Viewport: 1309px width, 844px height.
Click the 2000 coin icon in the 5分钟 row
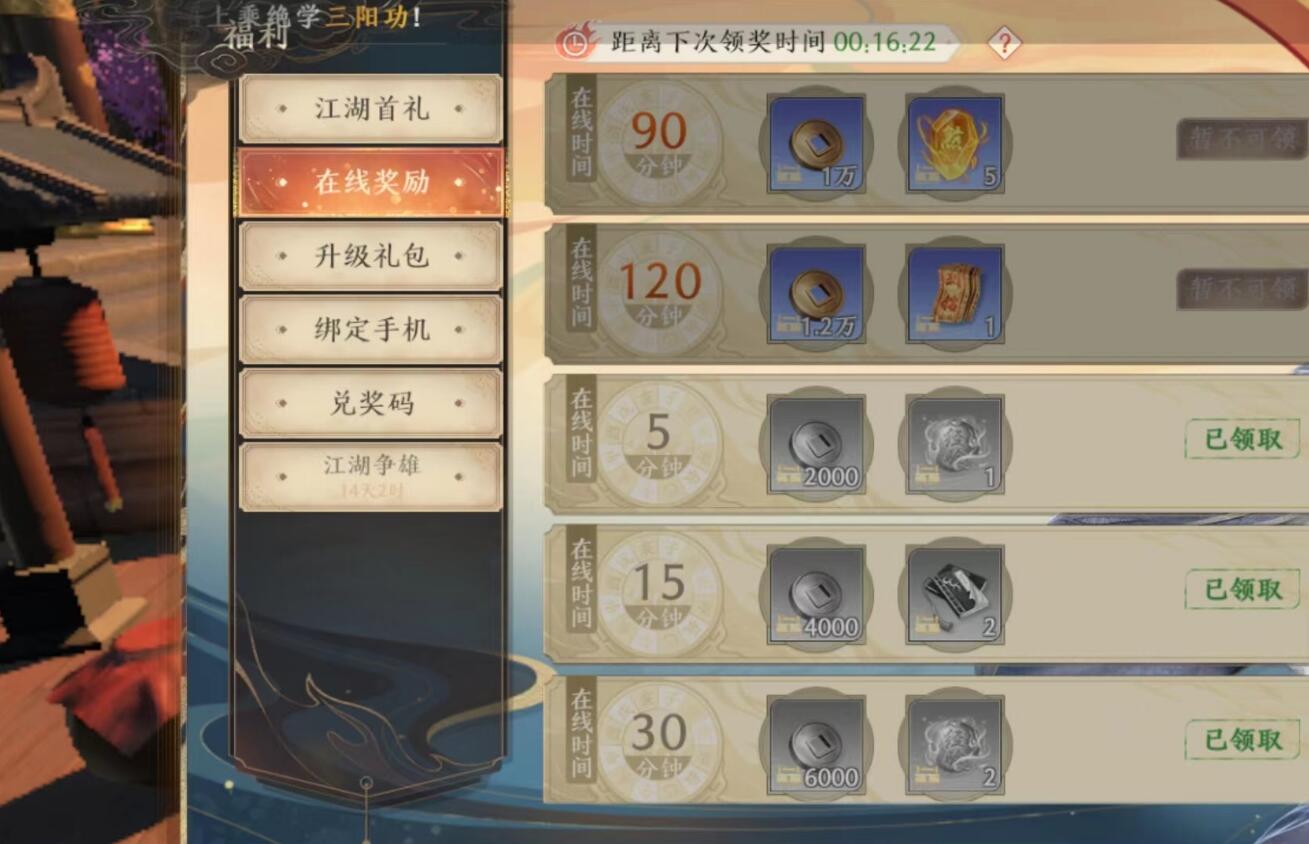(x=814, y=441)
